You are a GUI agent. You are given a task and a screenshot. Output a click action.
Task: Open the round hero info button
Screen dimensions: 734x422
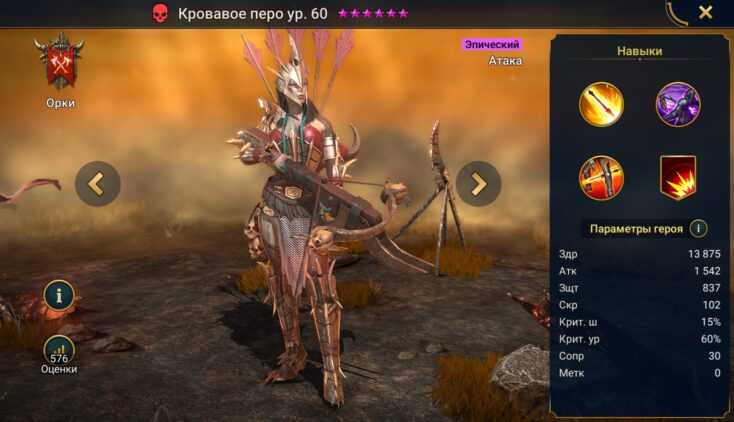click(x=59, y=295)
